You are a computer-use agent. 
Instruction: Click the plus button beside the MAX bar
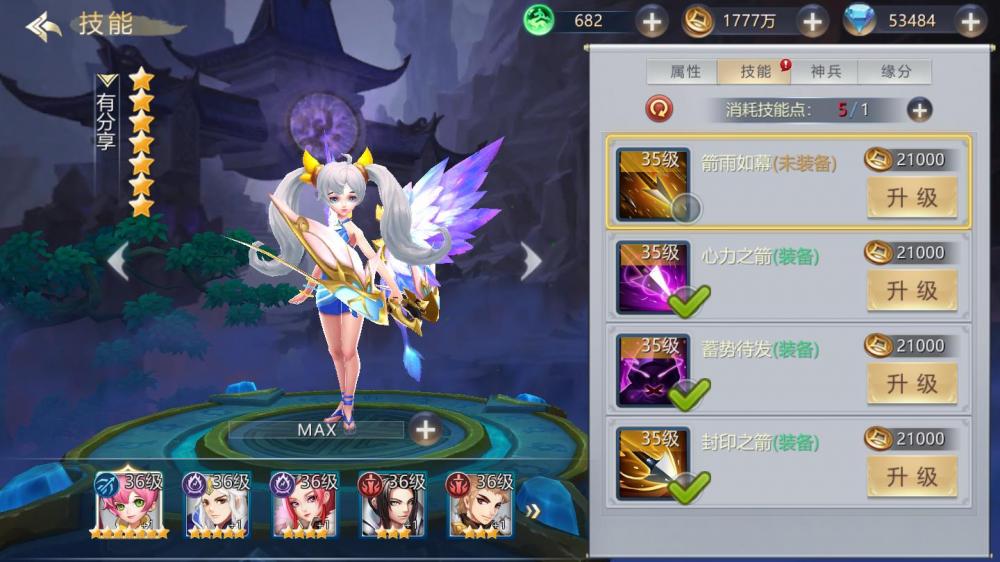pos(426,430)
